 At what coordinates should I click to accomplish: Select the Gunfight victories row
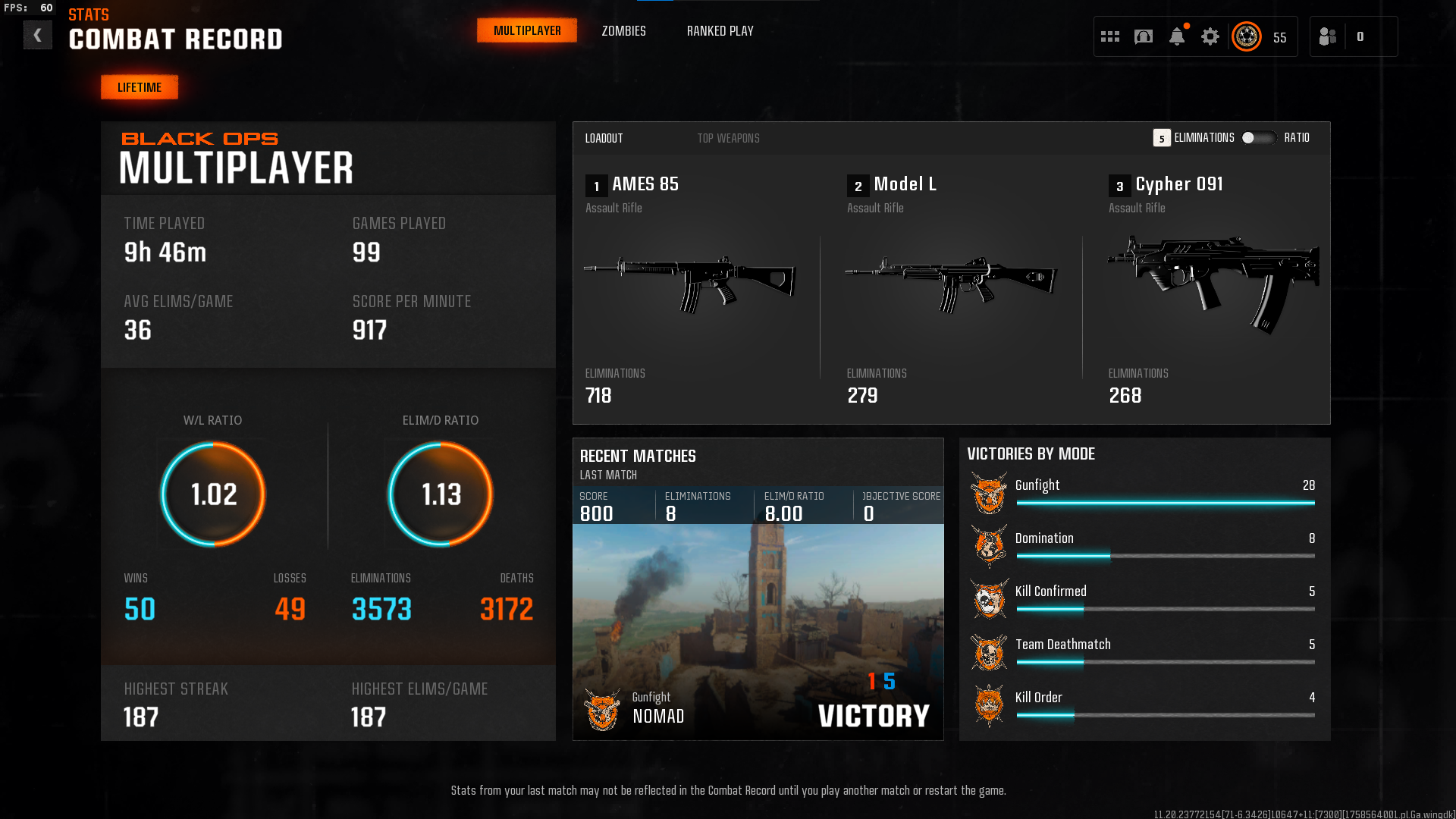(x=1144, y=492)
